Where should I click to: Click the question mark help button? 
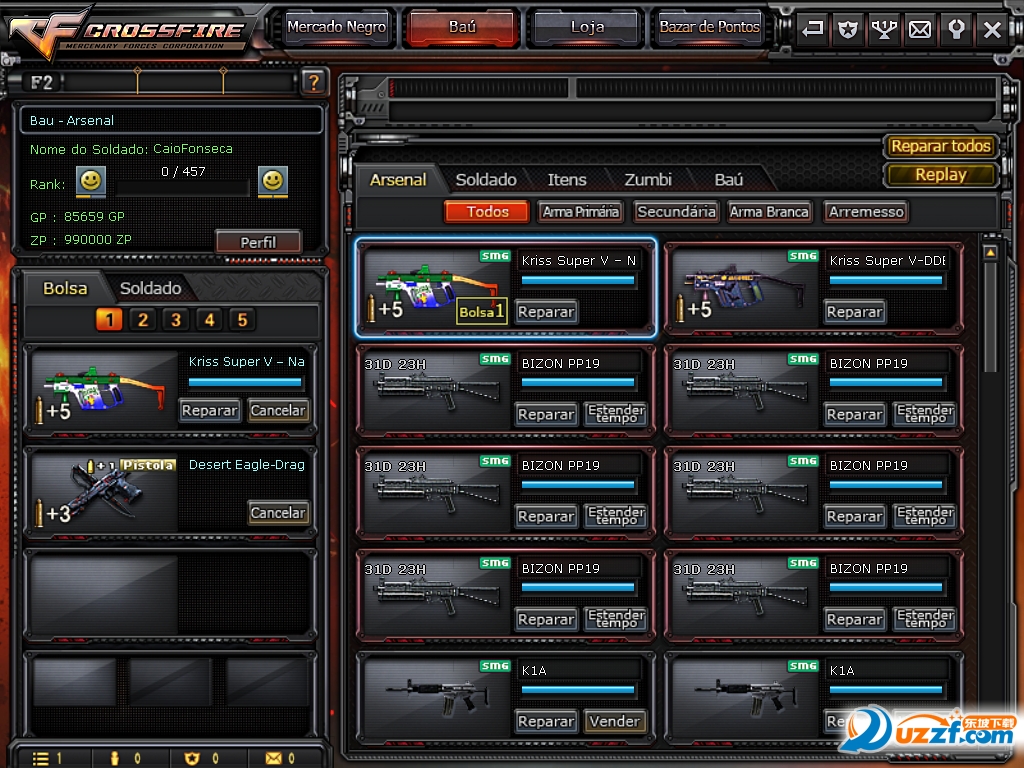[314, 82]
